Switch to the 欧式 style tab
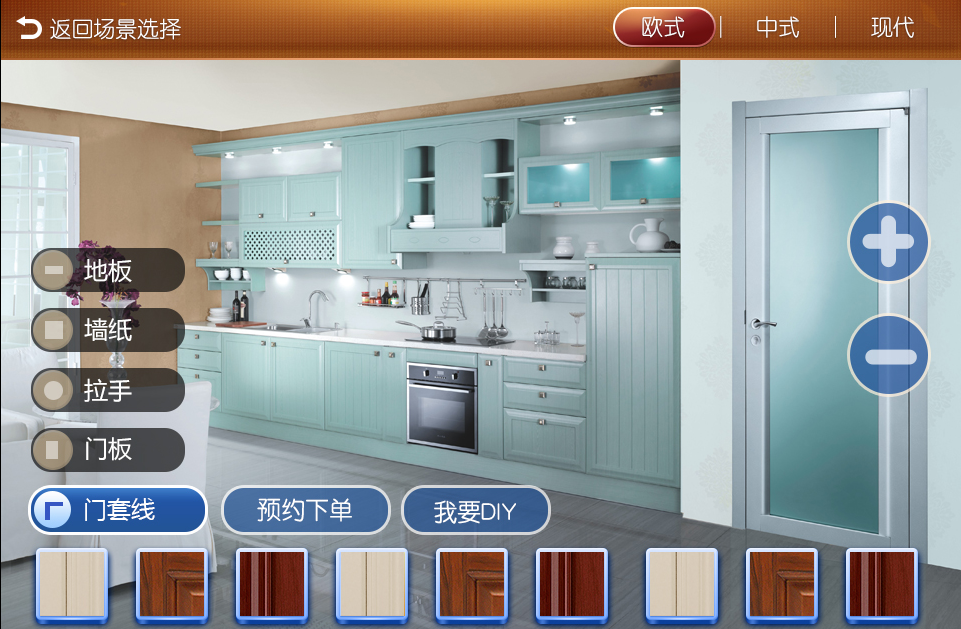Image resolution: width=961 pixels, height=629 pixels. pos(663,28)
